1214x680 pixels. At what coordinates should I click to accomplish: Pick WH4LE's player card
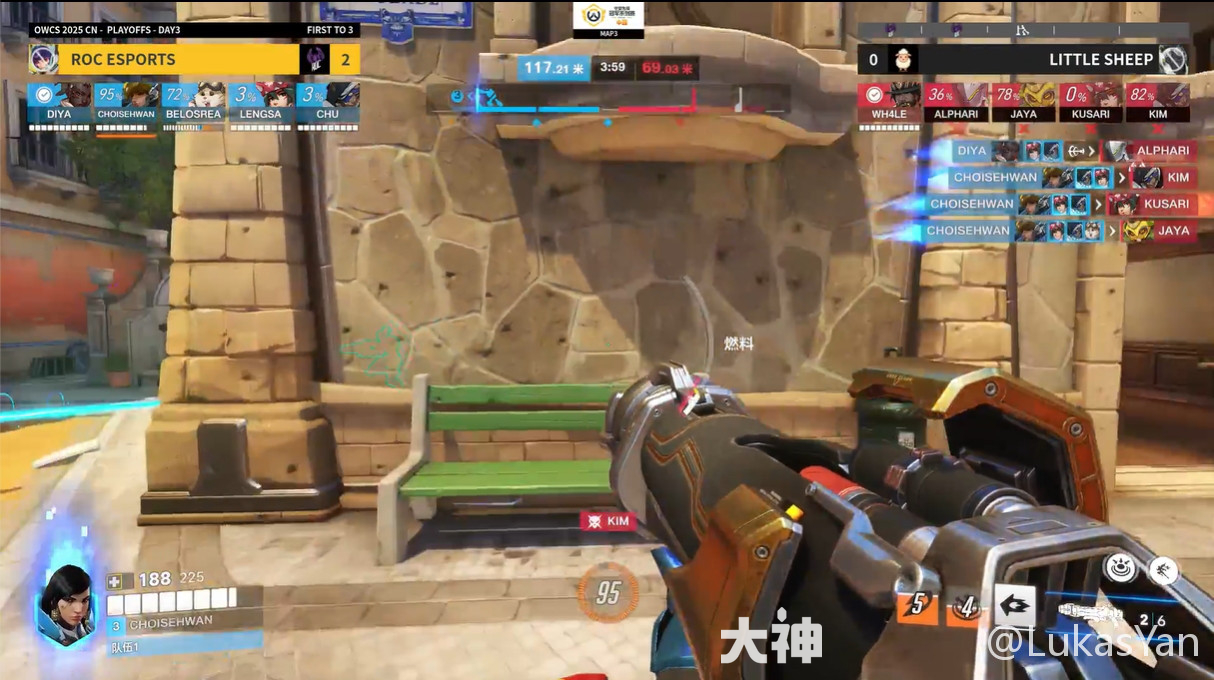889,102
